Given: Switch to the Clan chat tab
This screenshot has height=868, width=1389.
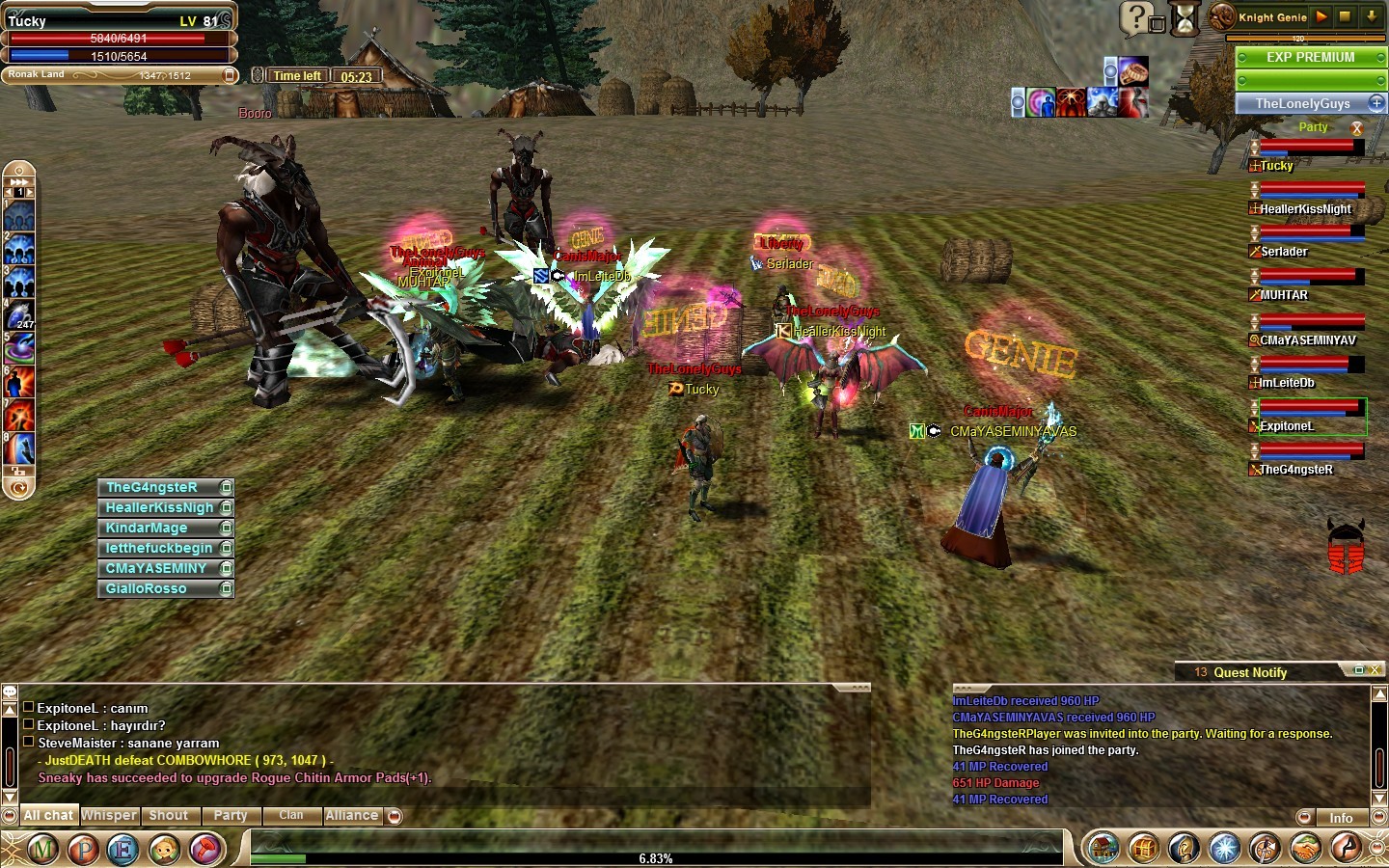Looking at the screenshot, I should pos(291,816).
